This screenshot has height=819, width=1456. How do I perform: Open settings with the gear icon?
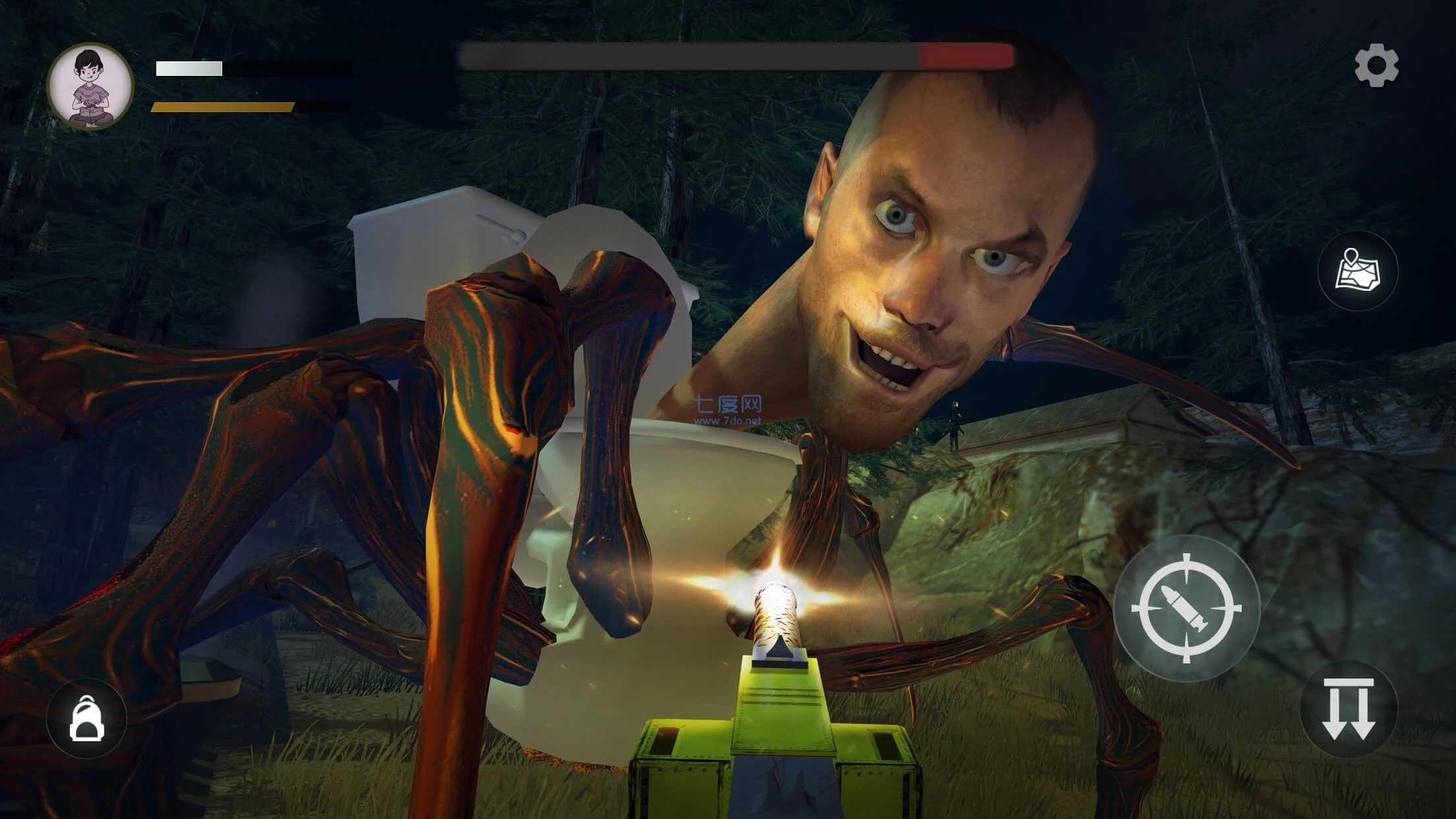pyautogui.click(x=1376, y=65)
